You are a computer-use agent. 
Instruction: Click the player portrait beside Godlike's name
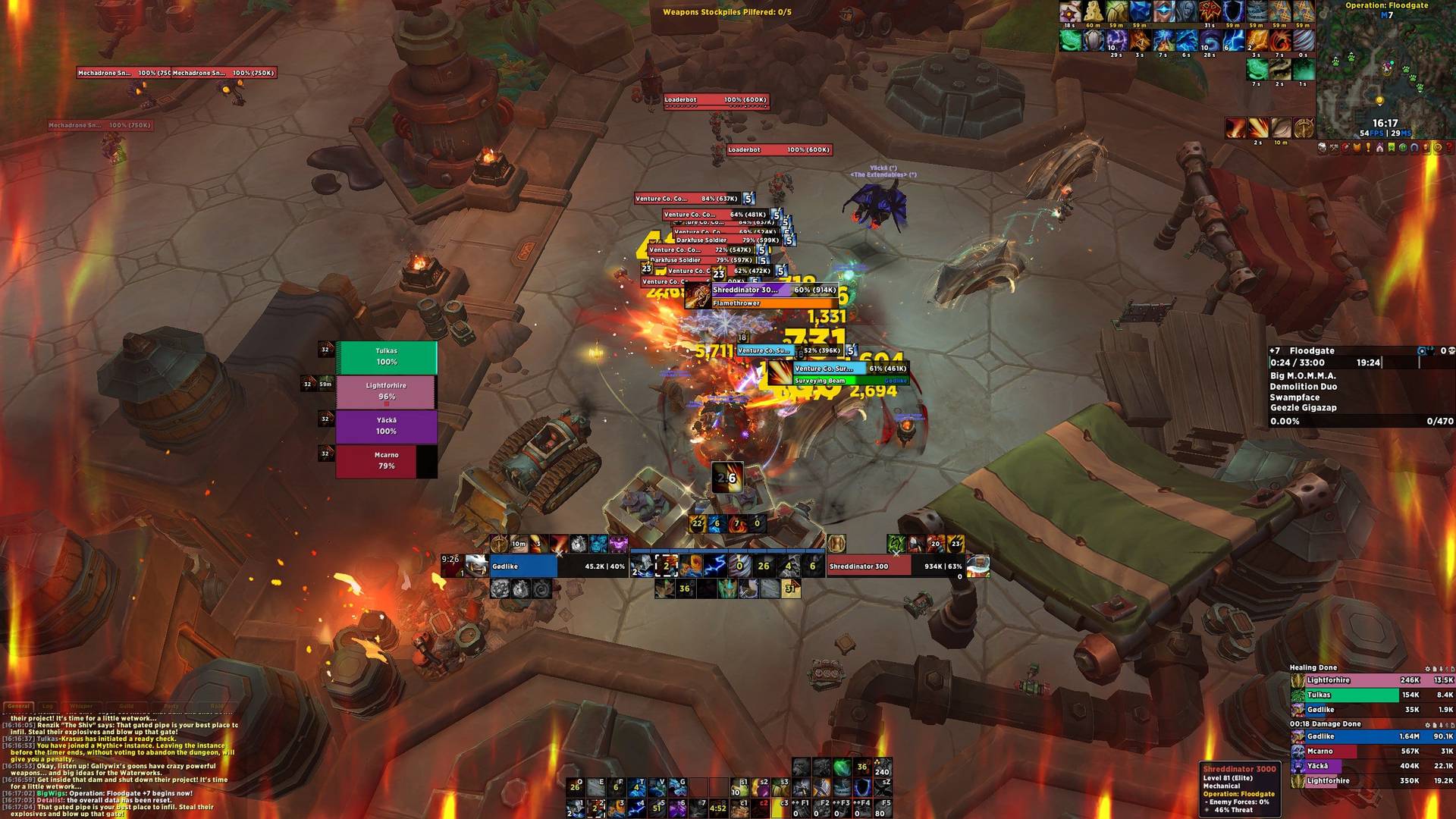coord(476,566)
